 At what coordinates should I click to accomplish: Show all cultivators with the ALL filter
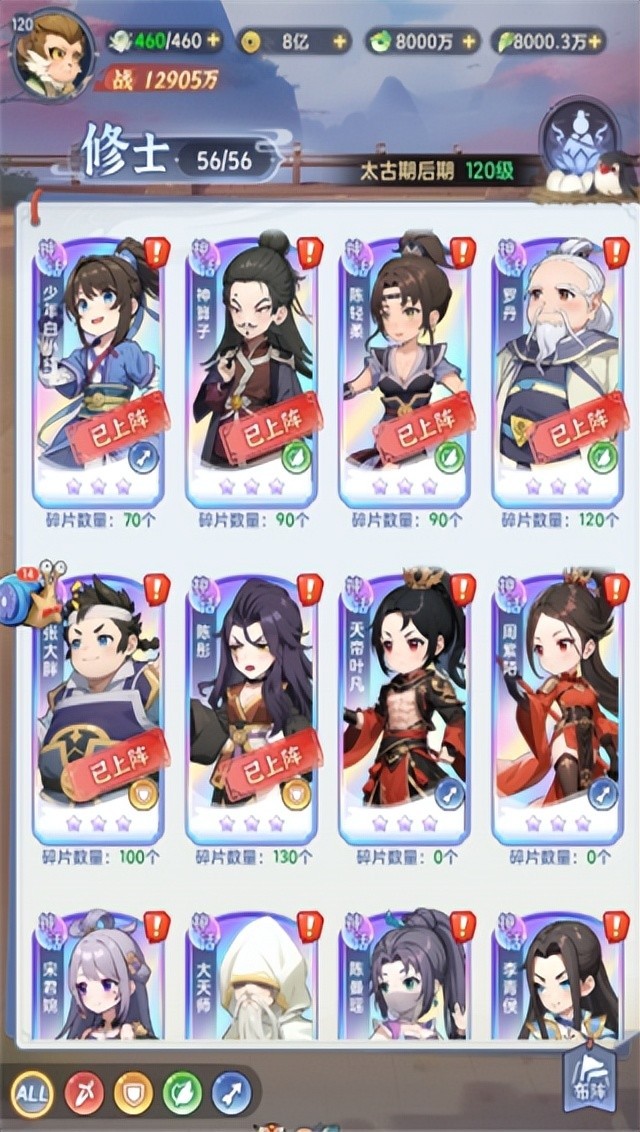(x=33, y=1091)
